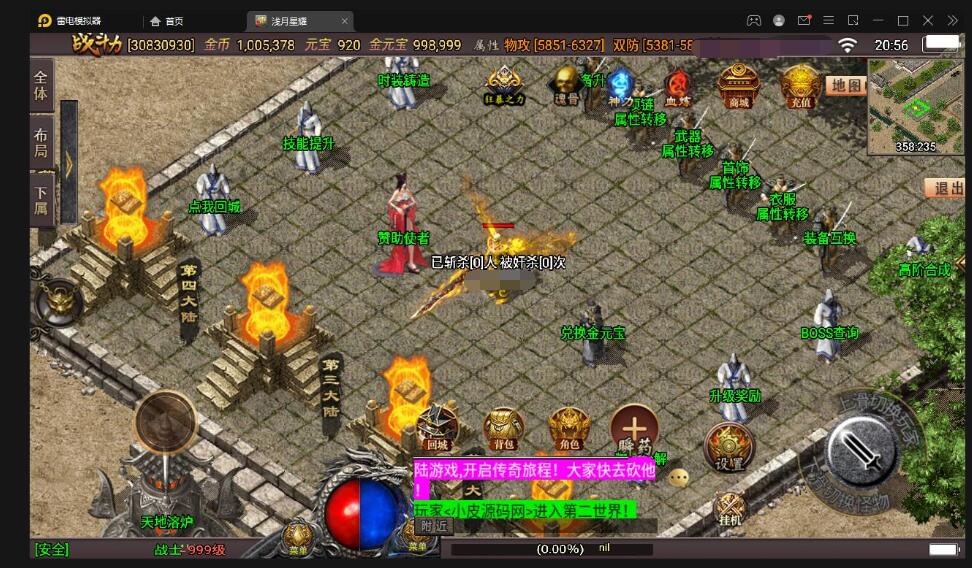Activate the 狂暴之力 icon
Image resolution: width=972 pixels, height=568 pixels.
pyautogui.click(x=504, y=85)
